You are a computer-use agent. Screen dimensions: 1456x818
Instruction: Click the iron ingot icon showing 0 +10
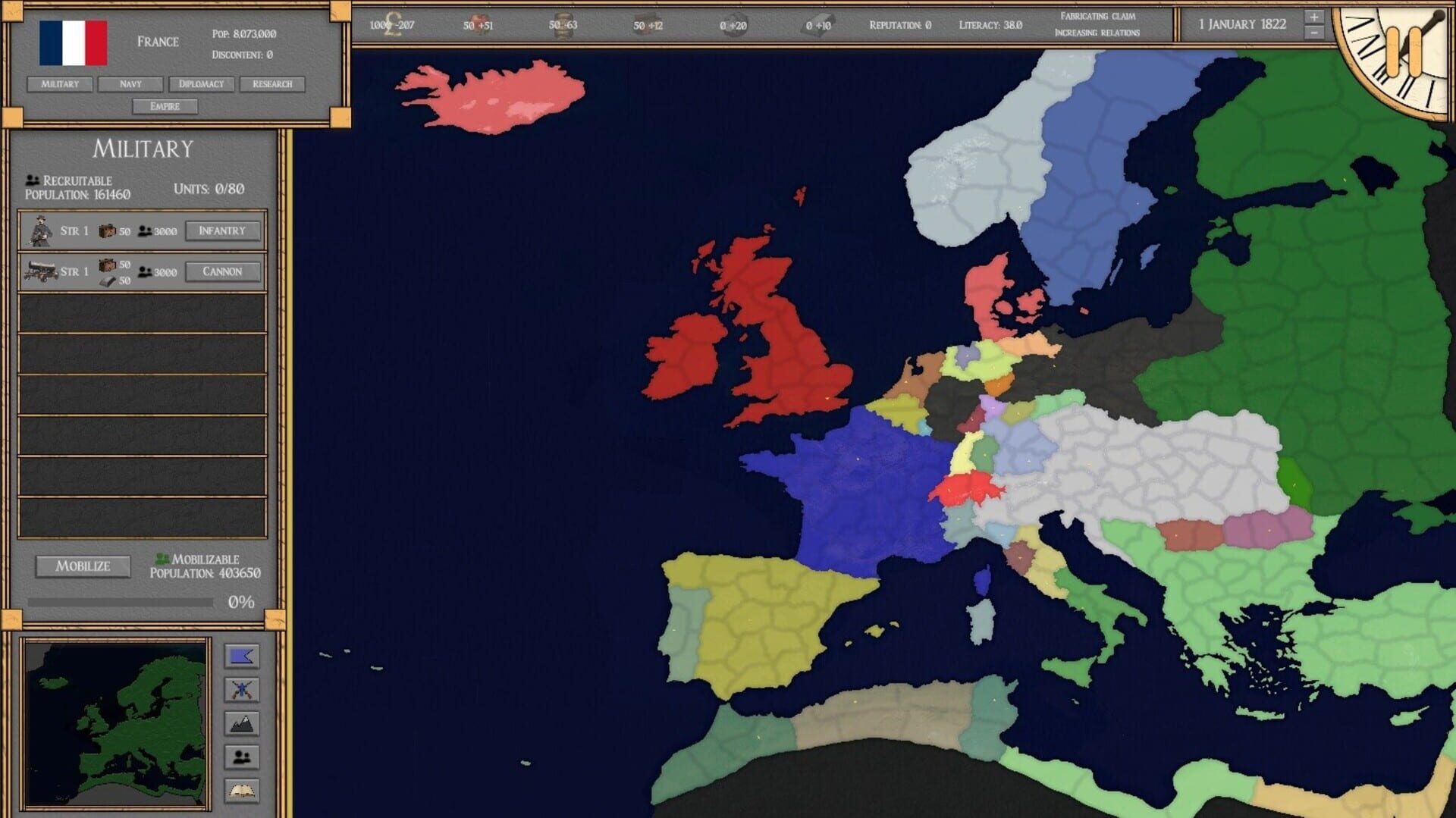click(x=820, y=25)
